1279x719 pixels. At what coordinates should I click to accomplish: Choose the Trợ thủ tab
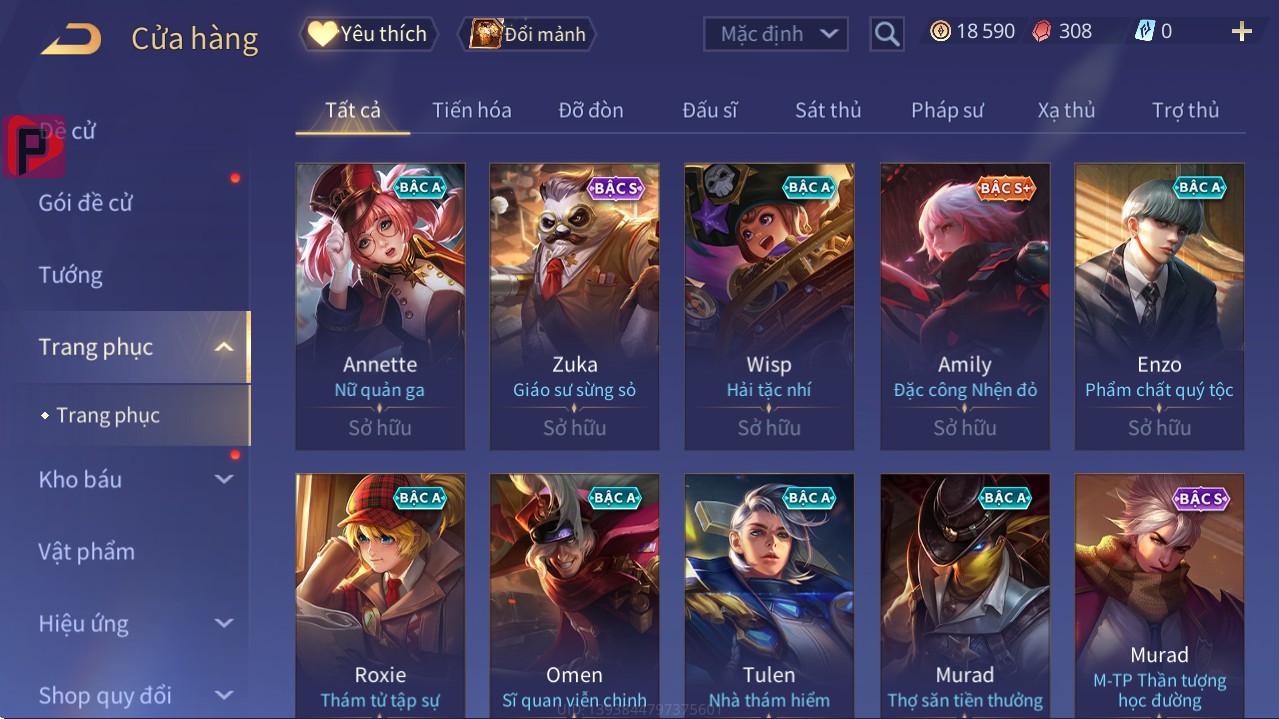1185,110
